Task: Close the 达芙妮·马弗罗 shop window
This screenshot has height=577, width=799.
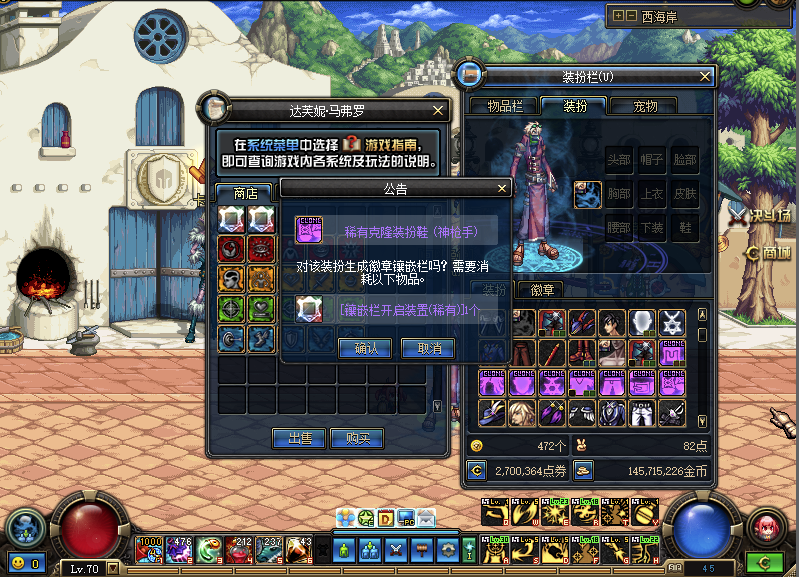Action: tap(438, 111)
